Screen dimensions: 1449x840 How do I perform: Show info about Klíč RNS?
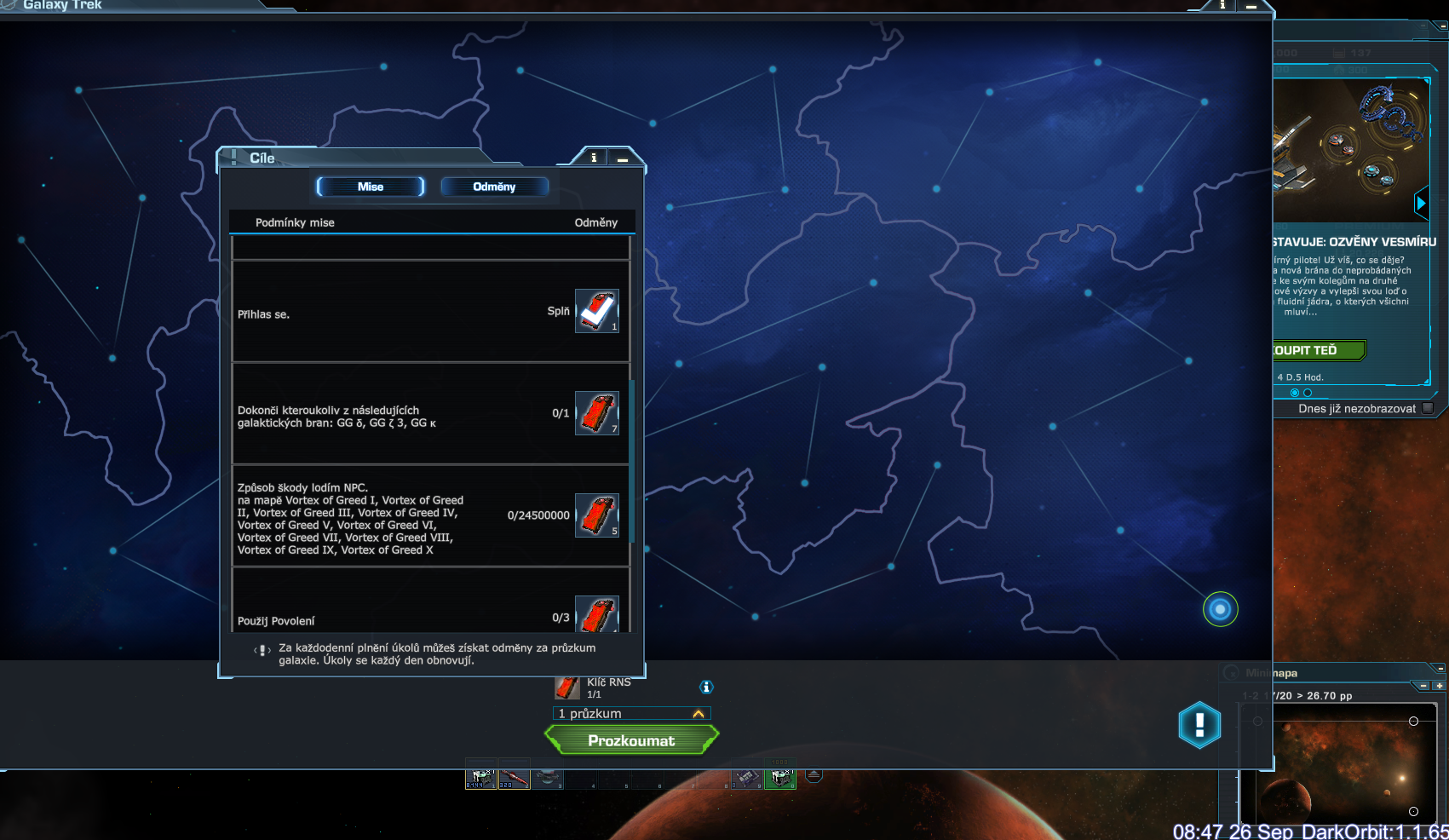point(706,687)
